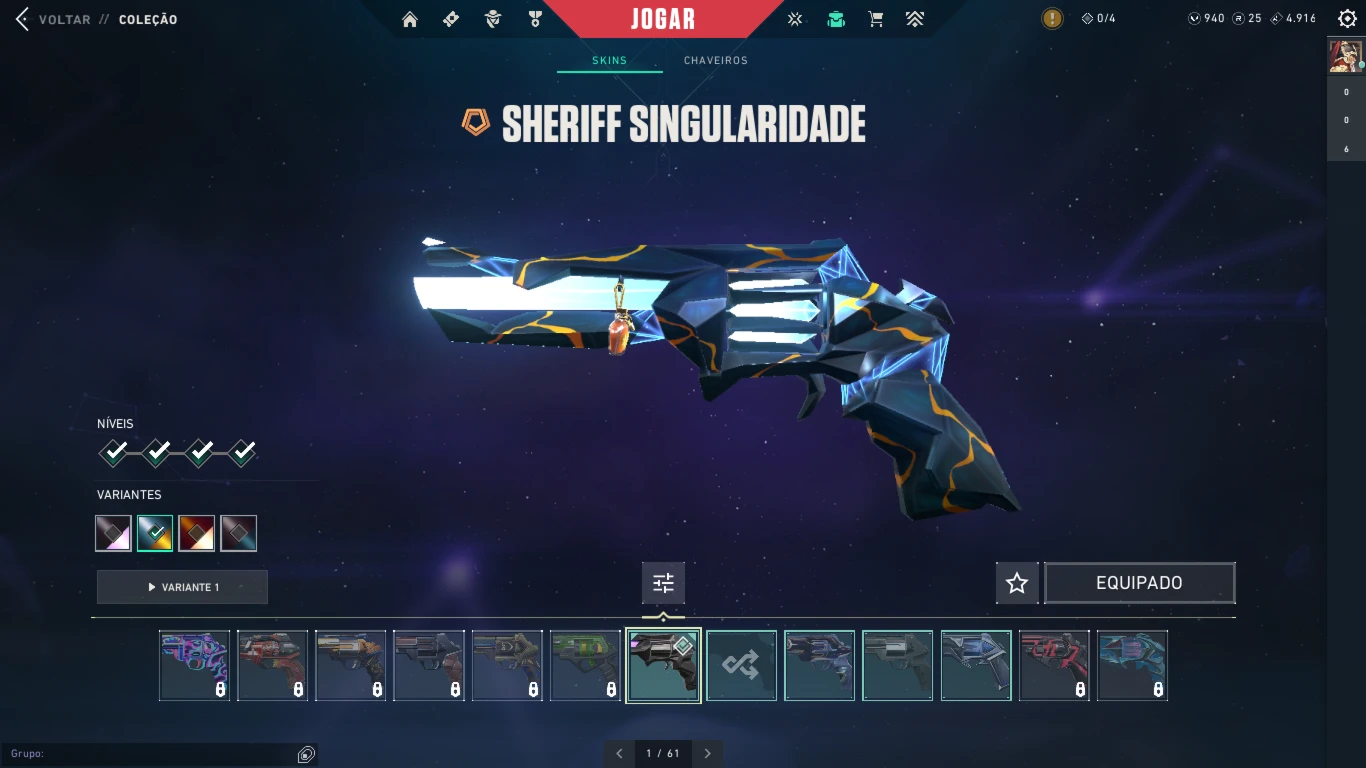The height and width of the screenshot is (768, 1366).
Task: Select the random shuffle skin tile
Action: tap(741, 665)
